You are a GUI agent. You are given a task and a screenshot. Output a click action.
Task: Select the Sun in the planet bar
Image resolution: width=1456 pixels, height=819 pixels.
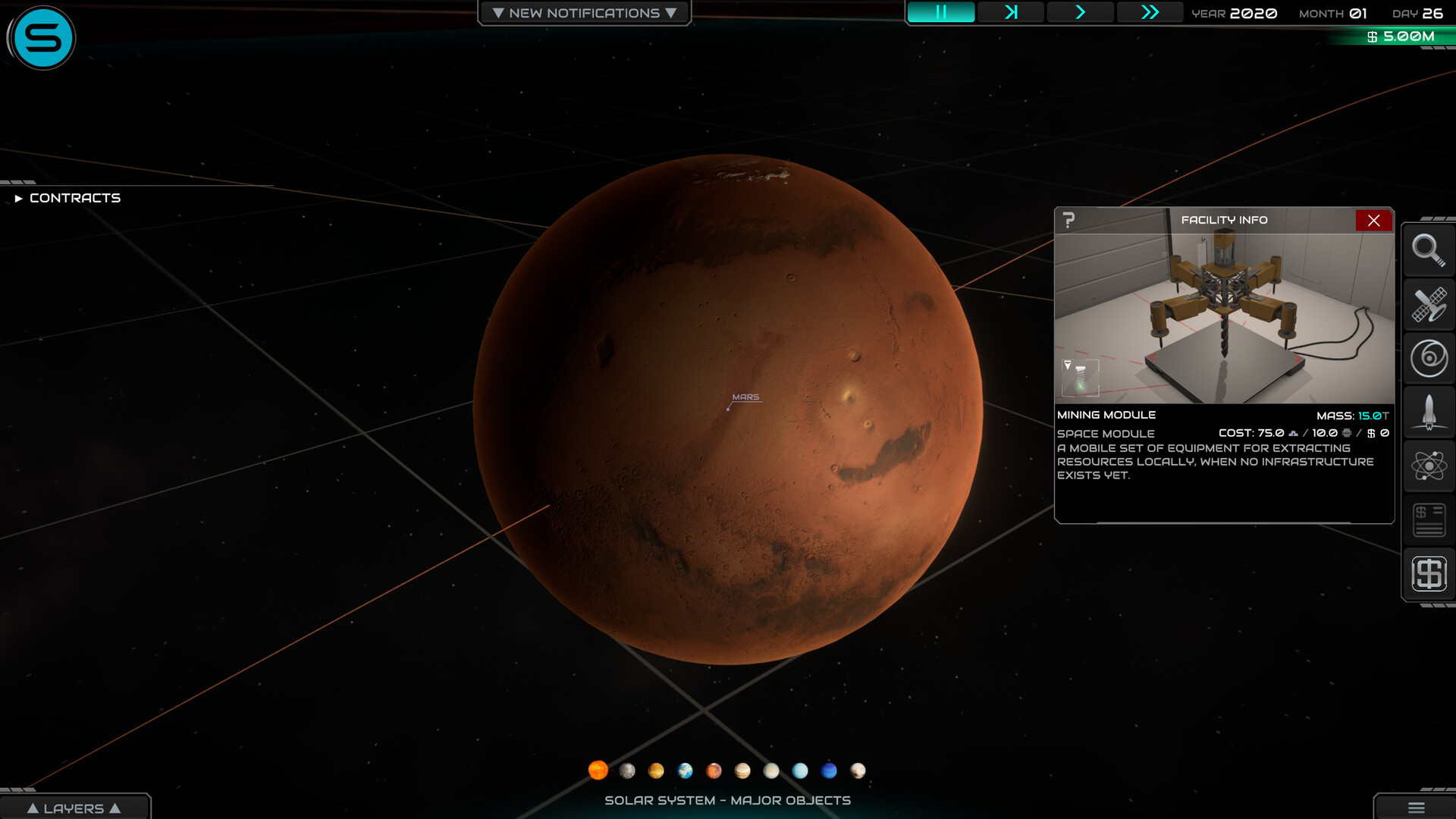pos(598,770)
